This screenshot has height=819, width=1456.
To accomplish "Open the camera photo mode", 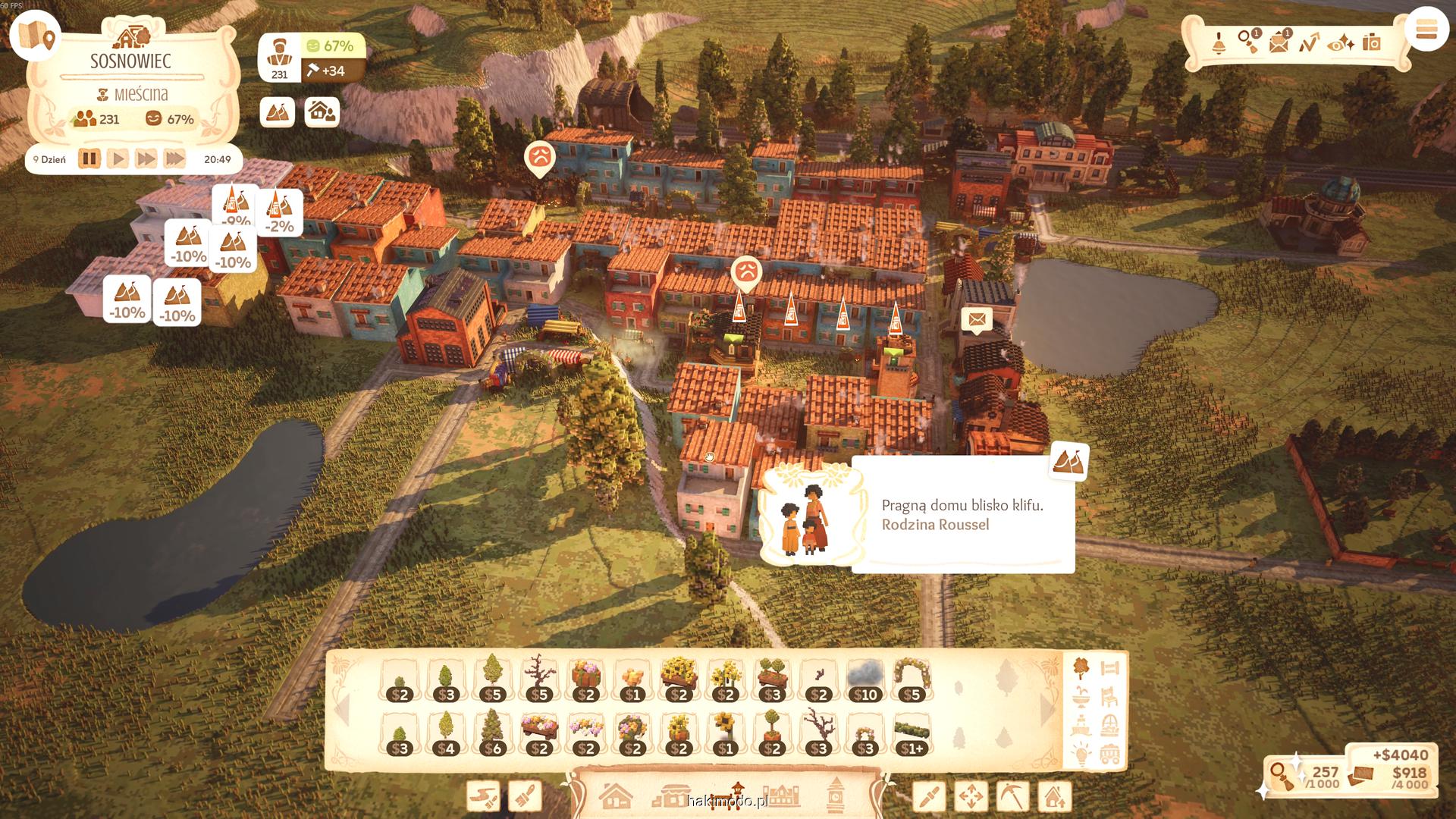I will pos(1371,42).
